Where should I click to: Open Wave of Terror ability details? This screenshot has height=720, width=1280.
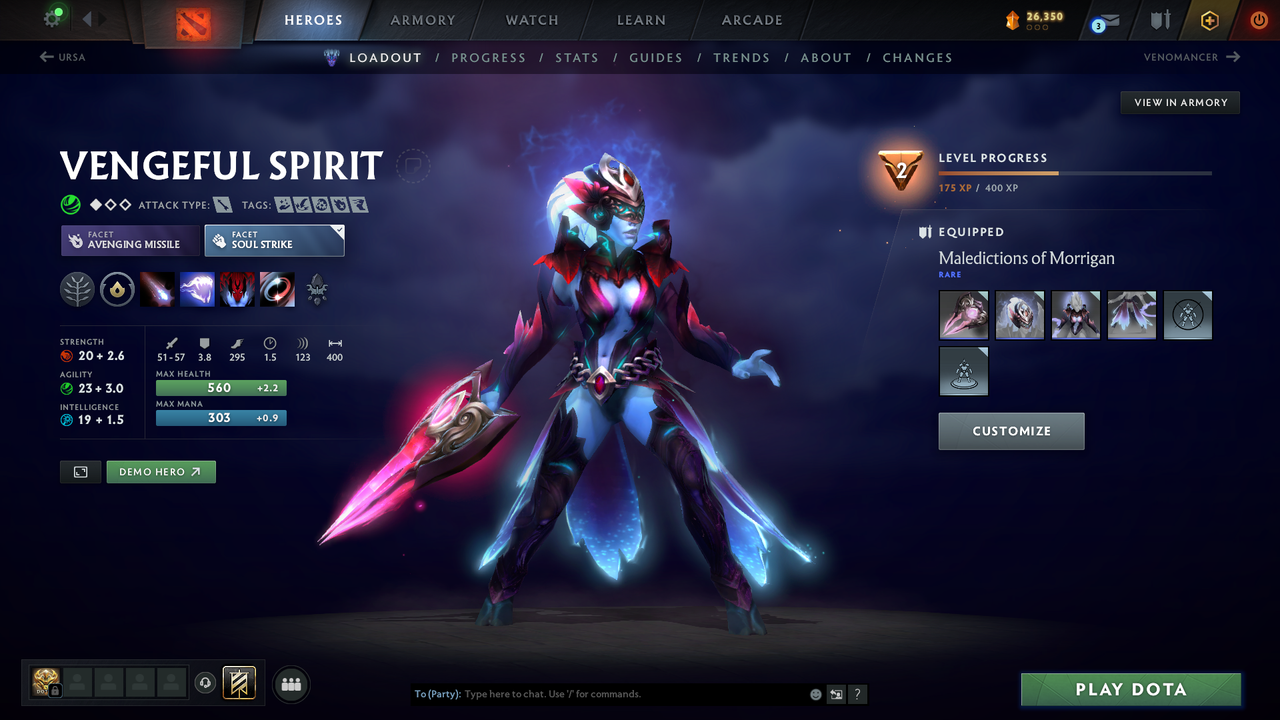click(198, 289)
